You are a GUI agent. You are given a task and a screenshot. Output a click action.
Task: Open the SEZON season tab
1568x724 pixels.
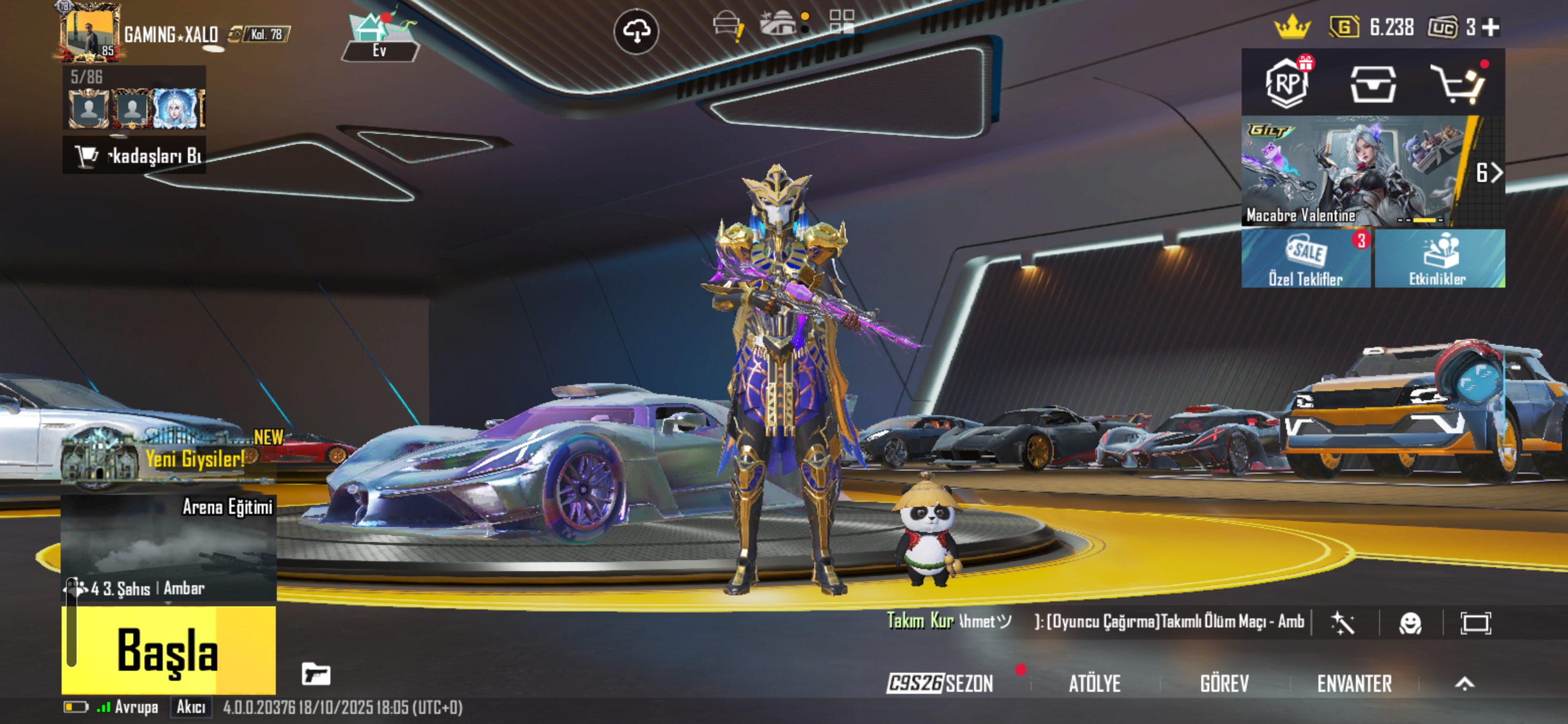point(940,684)
